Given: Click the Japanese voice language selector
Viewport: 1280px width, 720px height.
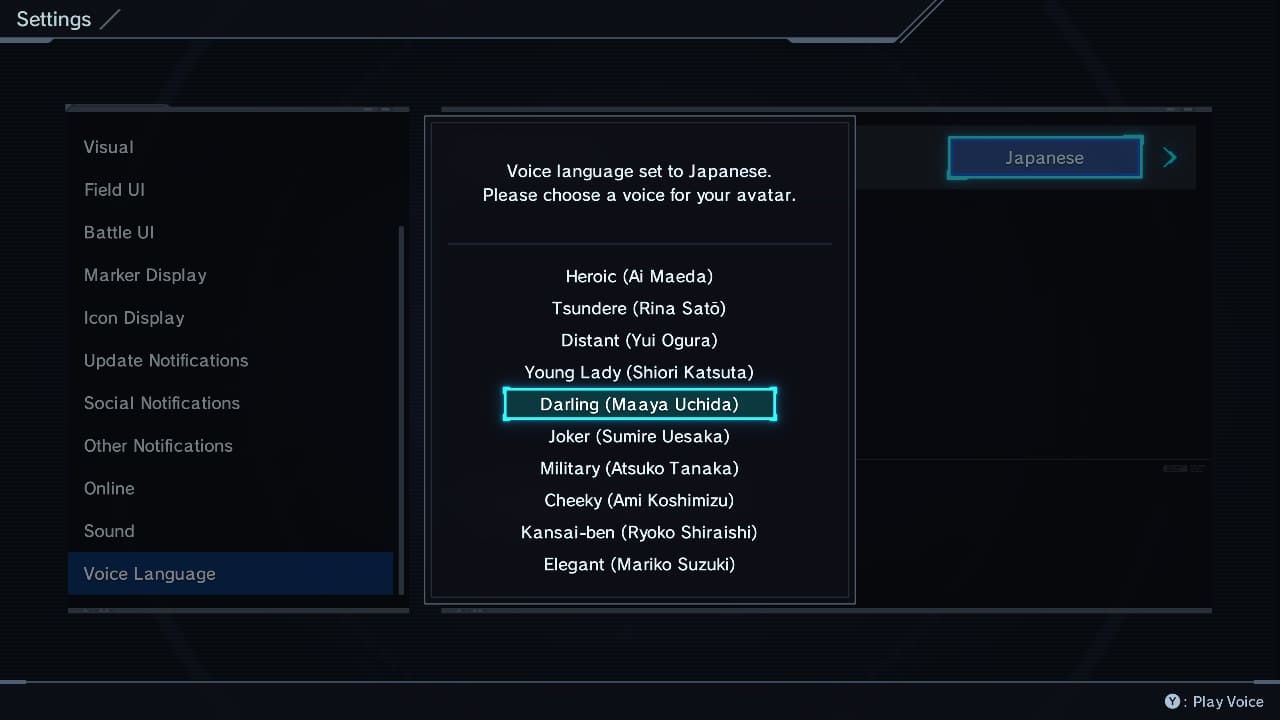Looking at the screenshot, I should (x=1044, y=158).
